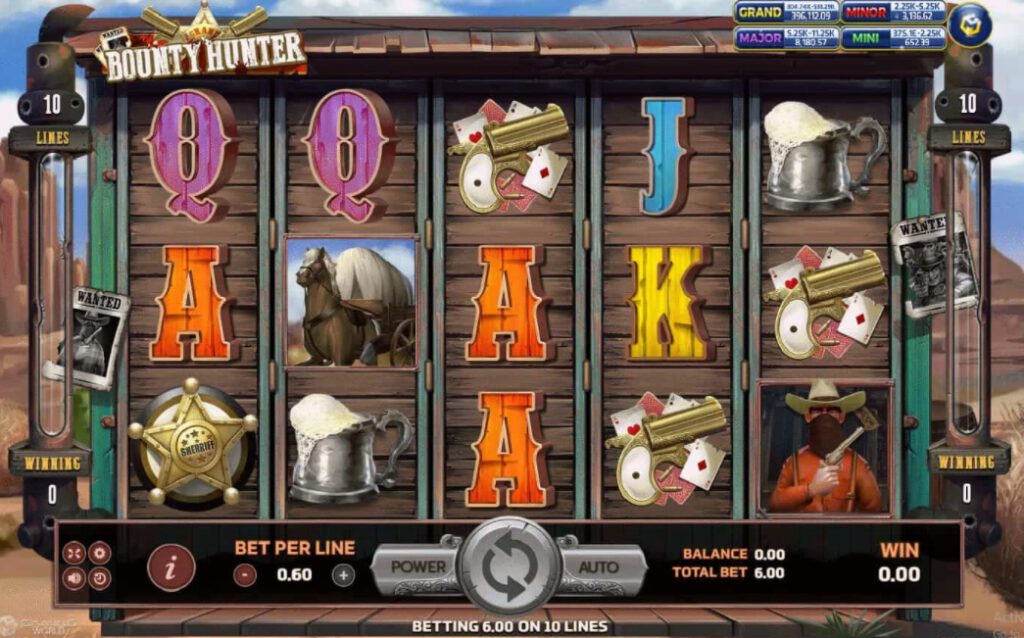The width and height of the screenshot is (1024, 638).
Task: Increase bet per line with plus
Action: click(343, 575)
